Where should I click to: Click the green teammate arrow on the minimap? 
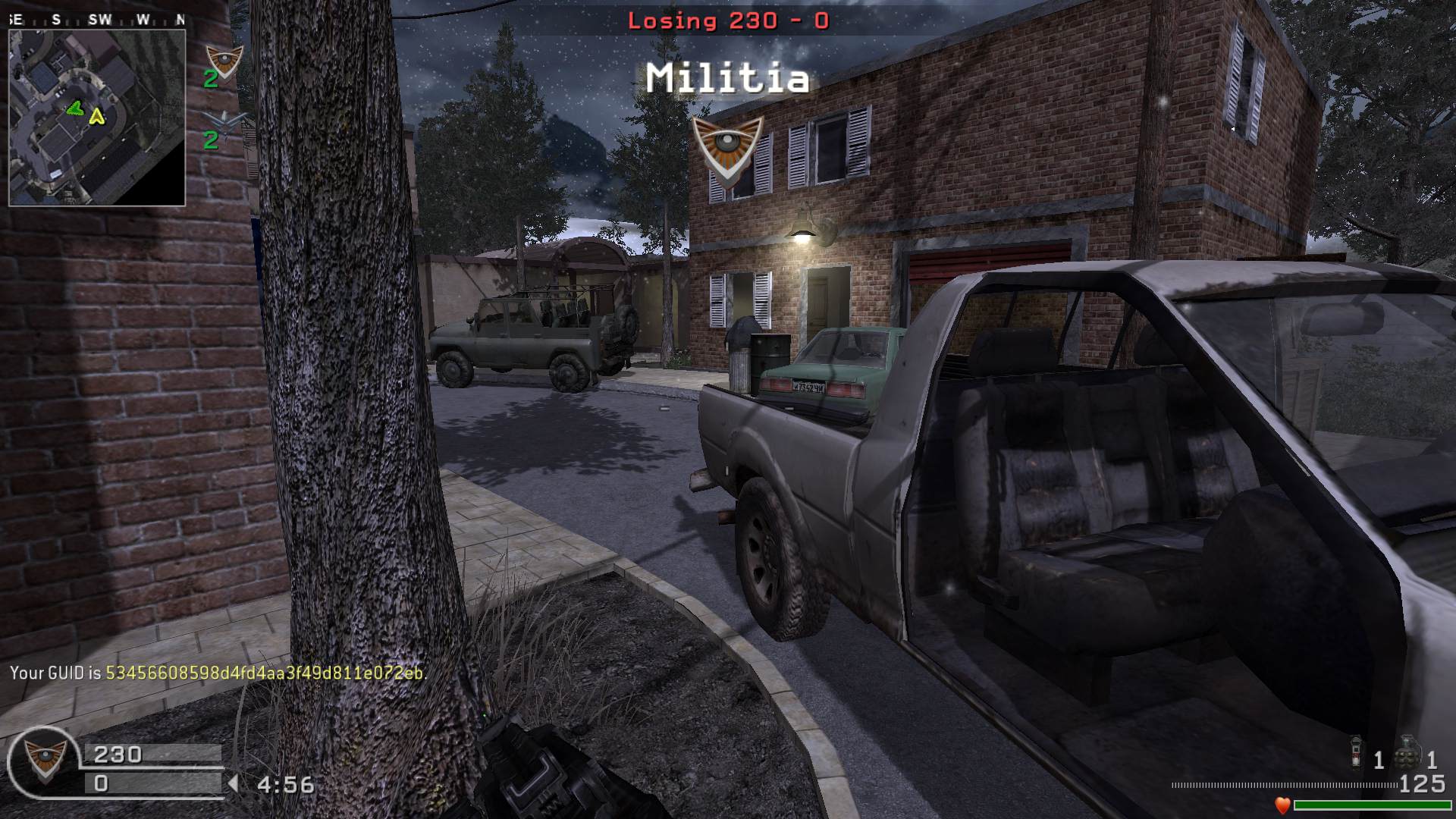tap(74, 109)
